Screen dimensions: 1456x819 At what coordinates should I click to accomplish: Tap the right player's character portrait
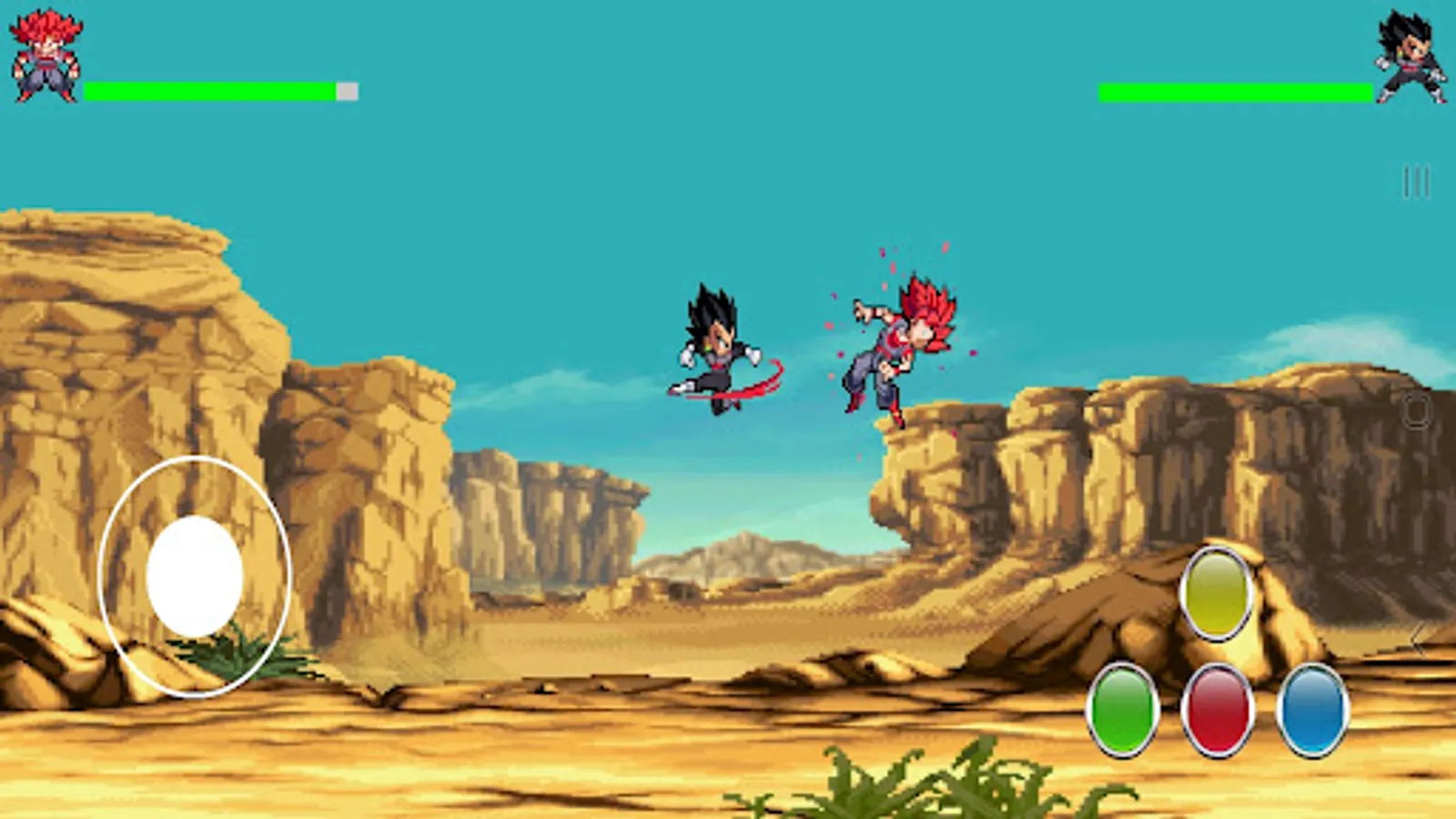(x=1410, y=57)
